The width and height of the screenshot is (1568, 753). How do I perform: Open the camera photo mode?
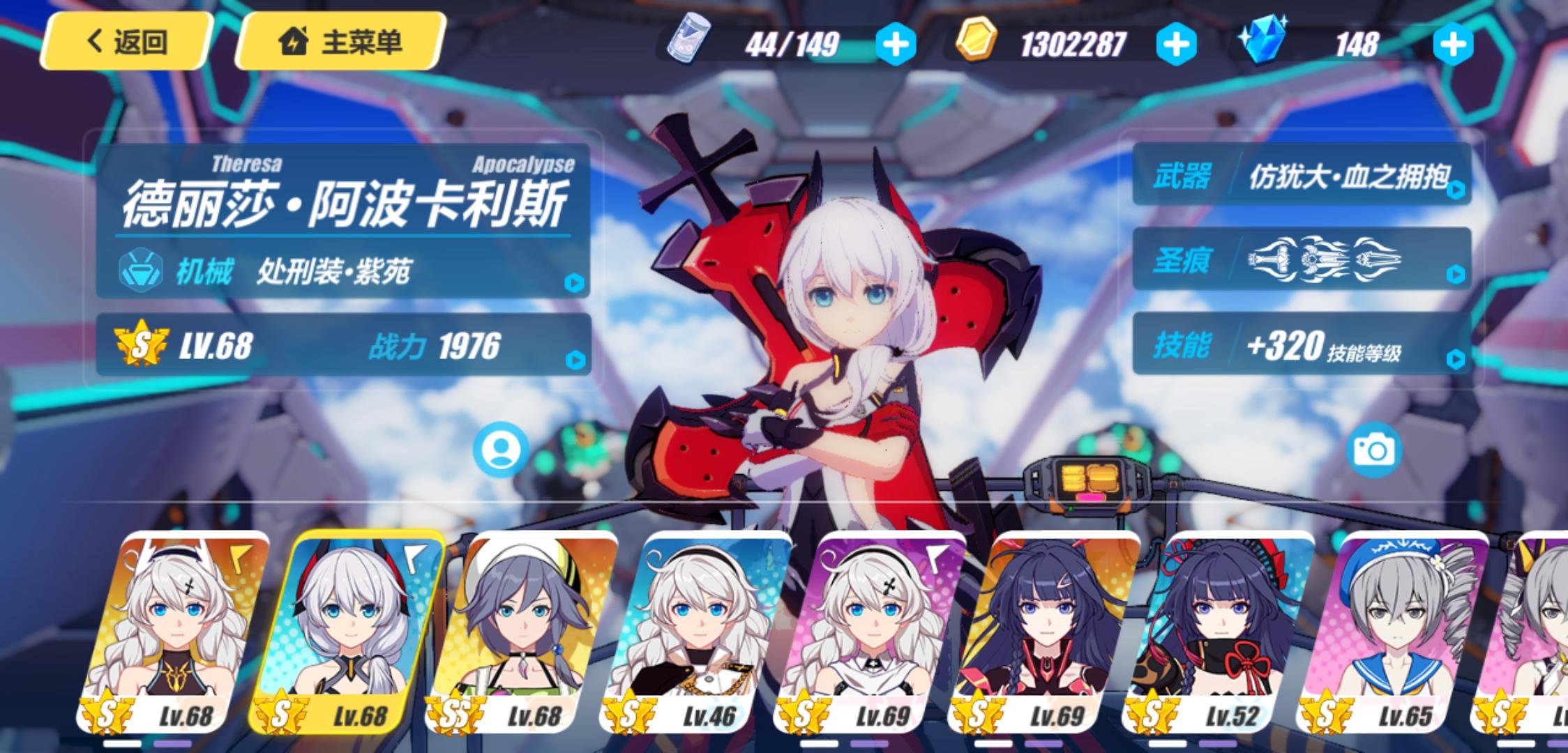click(1373, 450)
